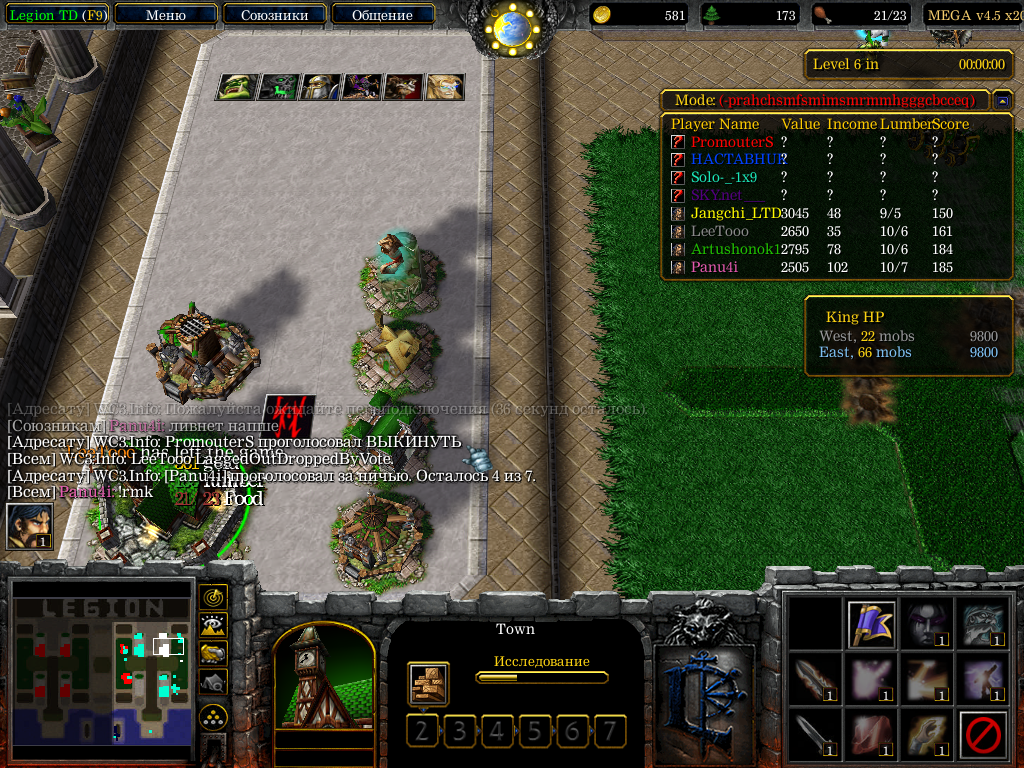Open the Меню menu
This screenshot has height=768, width=1024.
pos(165,15)
